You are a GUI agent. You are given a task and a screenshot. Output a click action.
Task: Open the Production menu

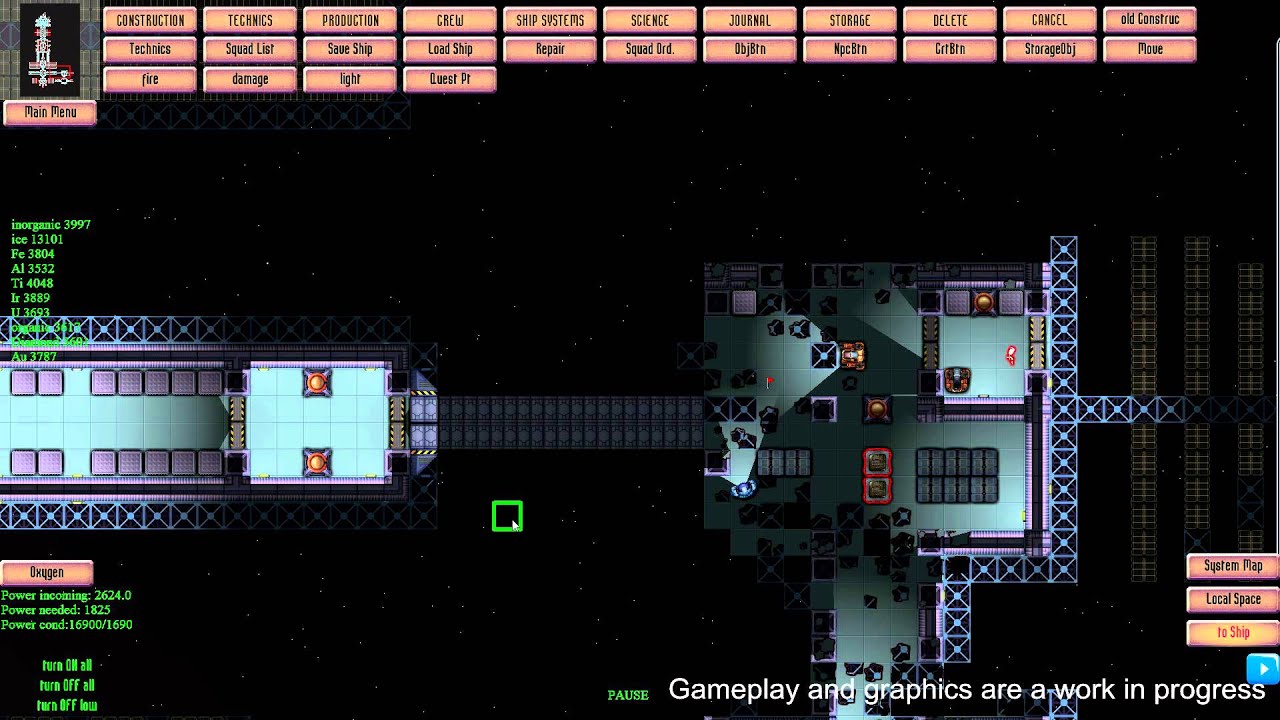(350, 20)
